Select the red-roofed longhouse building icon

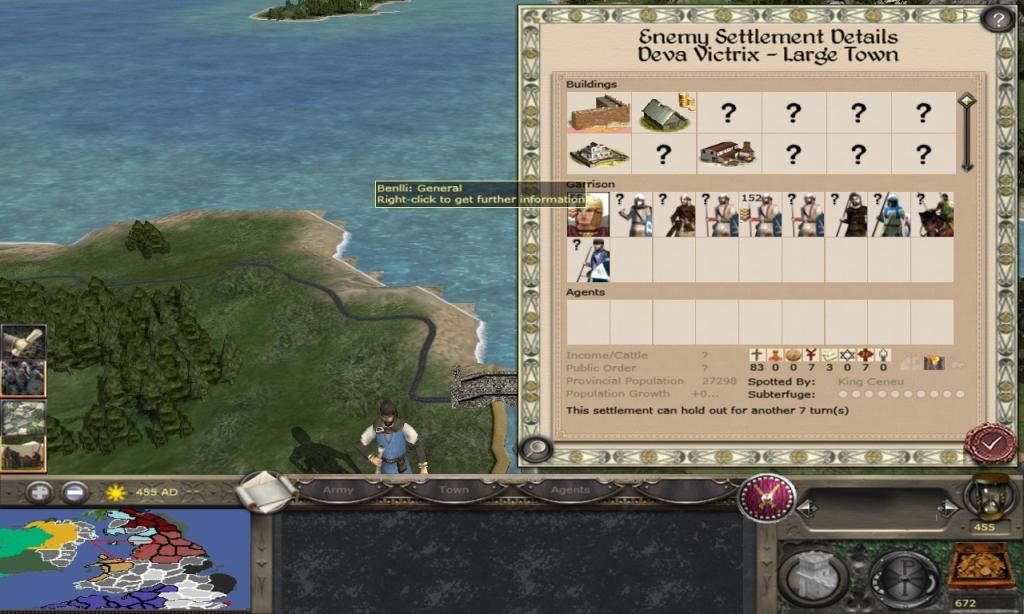point(728,154)
